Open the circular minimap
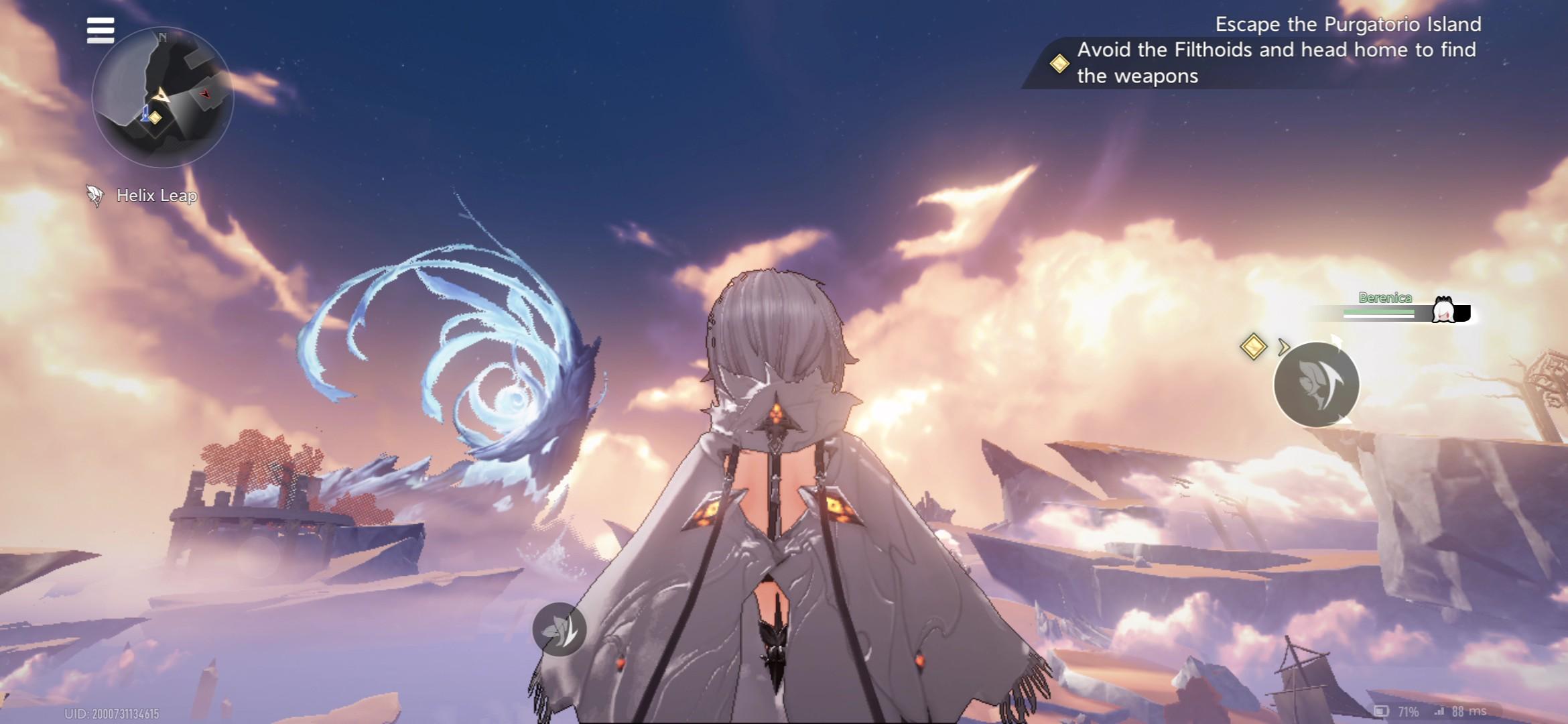Viewport: 1568px width, 724px height. tap(163, 98)
